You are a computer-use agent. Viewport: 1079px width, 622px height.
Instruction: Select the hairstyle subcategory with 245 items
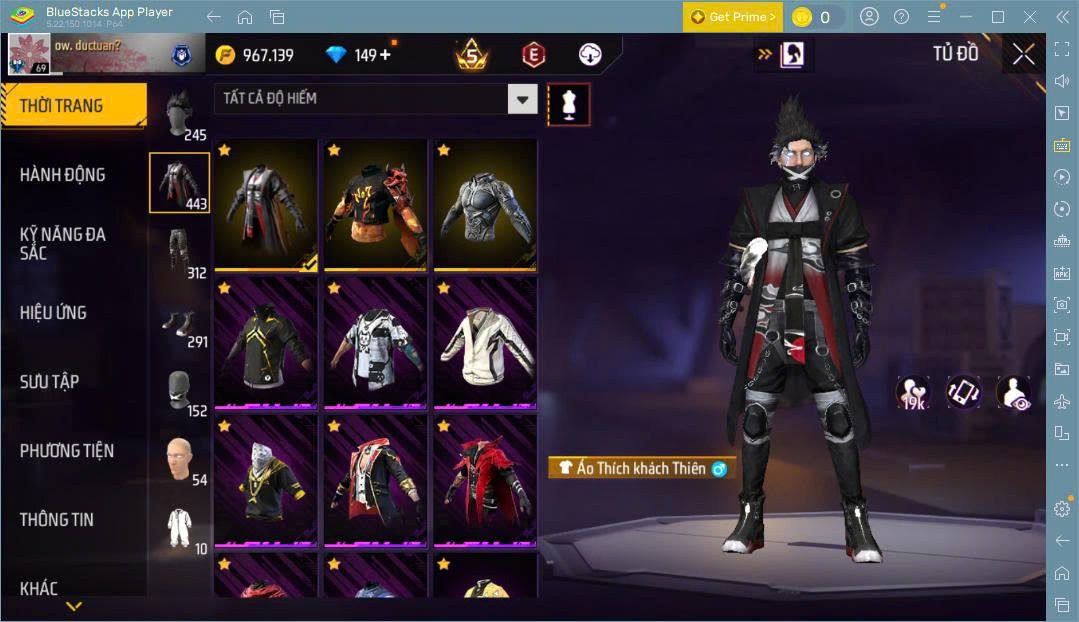[x=179, y=115]
